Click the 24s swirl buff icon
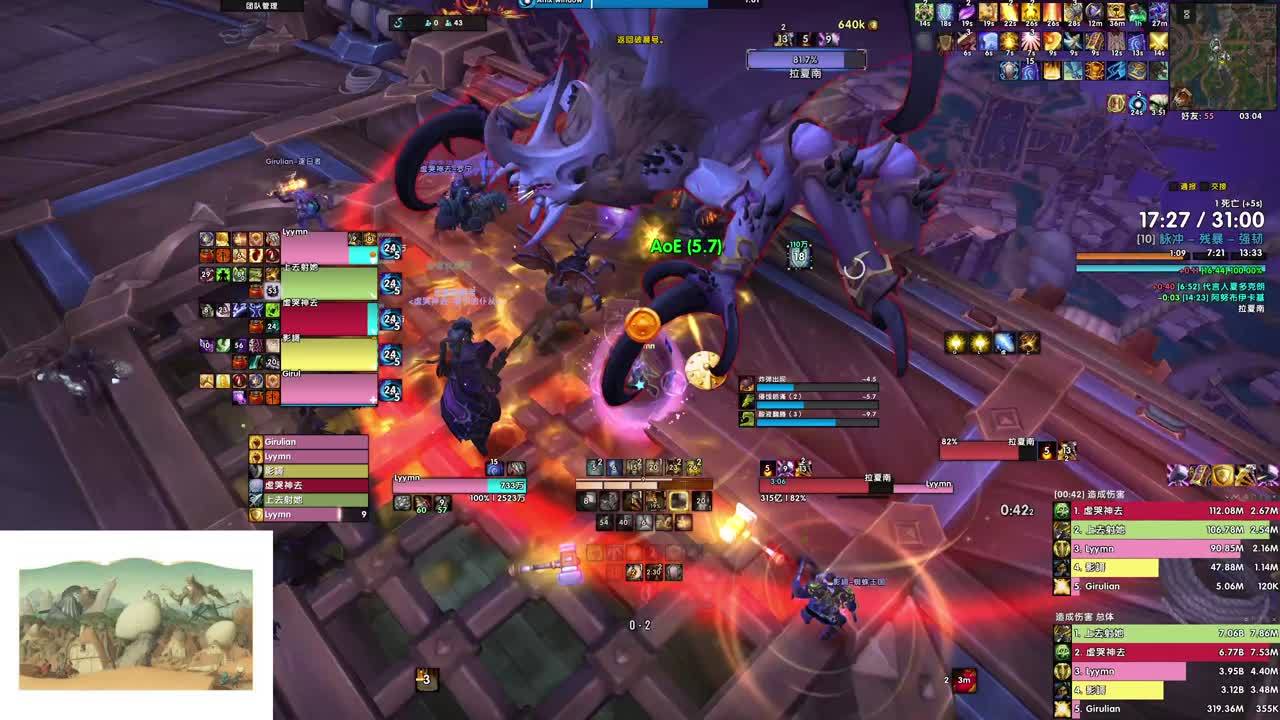The width and height of the screenshot is (1280, 720). 1138,103
